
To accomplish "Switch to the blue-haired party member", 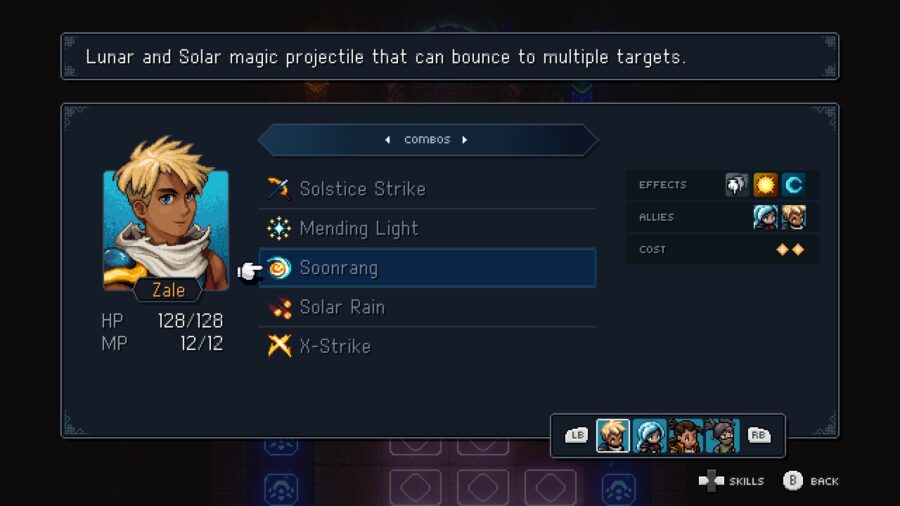I will click(649, 436).
